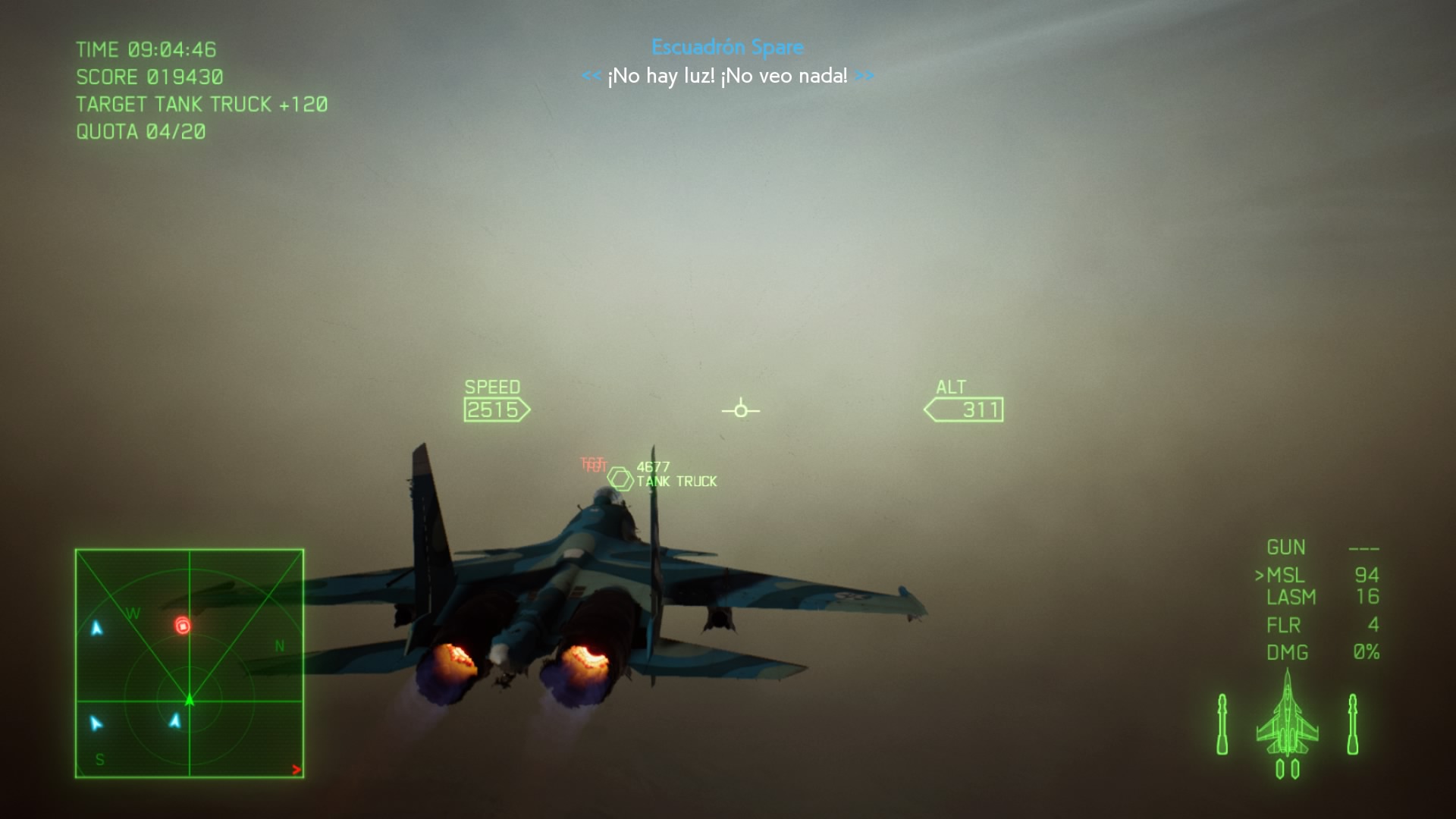
Task: Select the GUN weapon entry
Action: (x=1285, y=548)
